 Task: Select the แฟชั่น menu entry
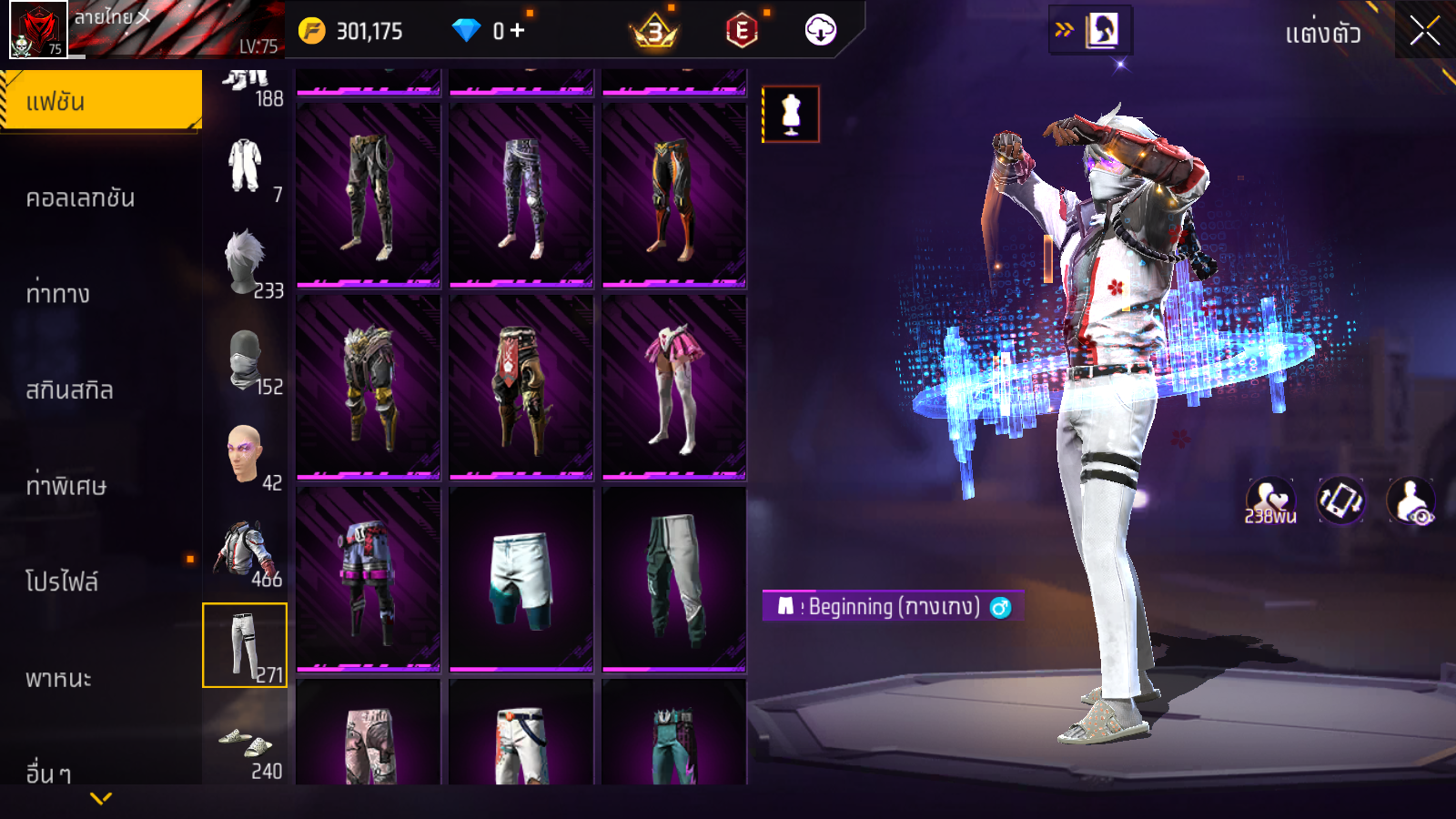100,102
